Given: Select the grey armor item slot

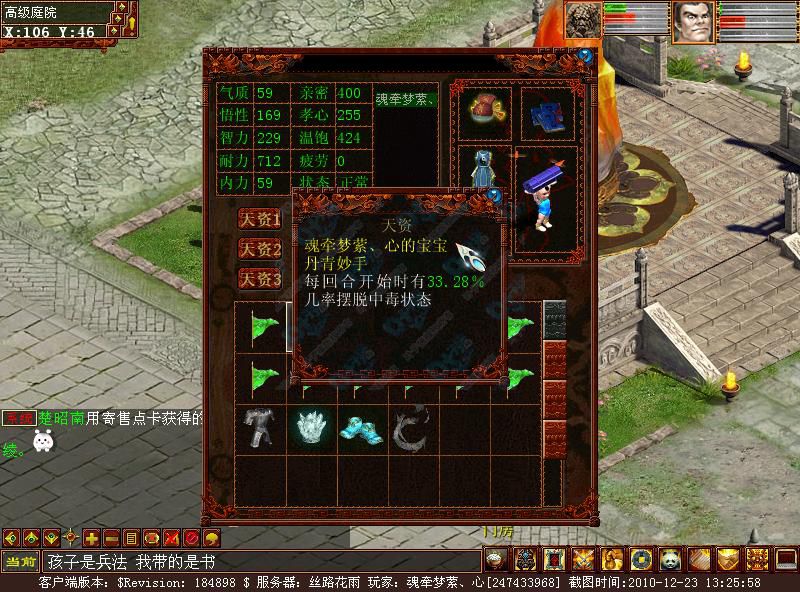Looking at the screenshot, I should click(x=260, y=428).
